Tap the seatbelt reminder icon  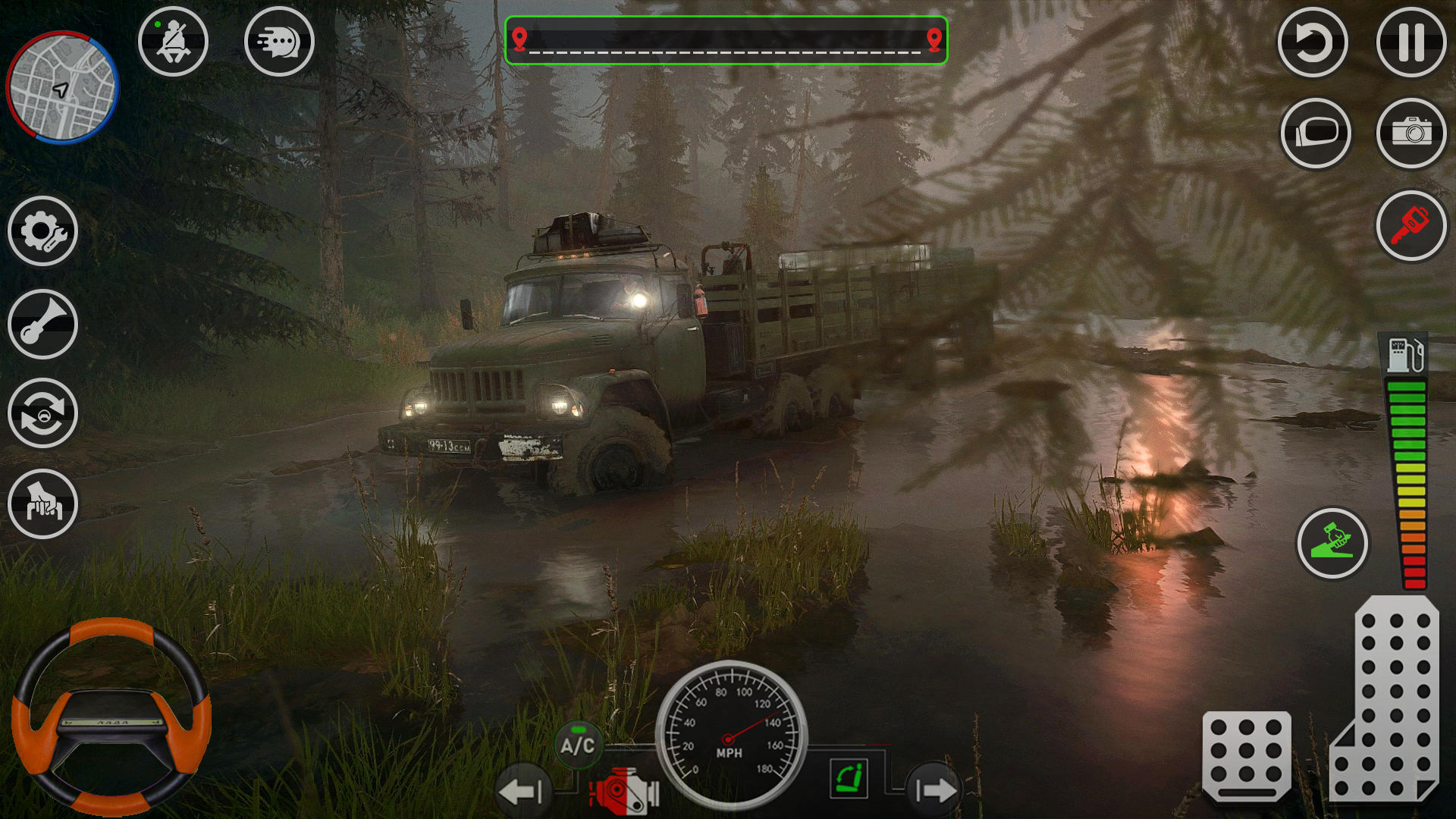[x=173, y=43]
